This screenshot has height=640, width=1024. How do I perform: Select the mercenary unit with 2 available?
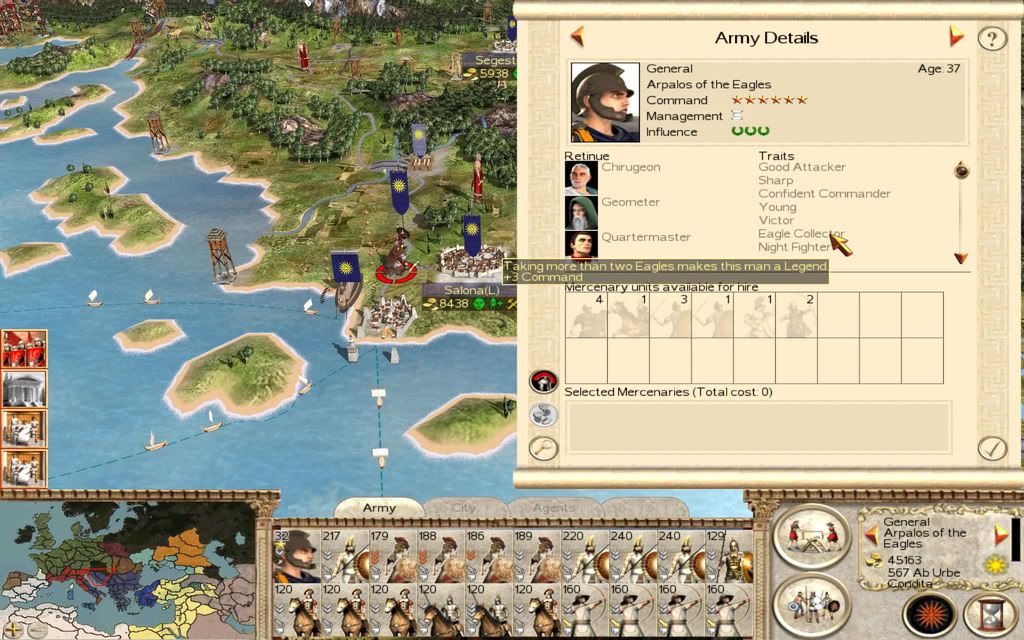pos(796,315)
